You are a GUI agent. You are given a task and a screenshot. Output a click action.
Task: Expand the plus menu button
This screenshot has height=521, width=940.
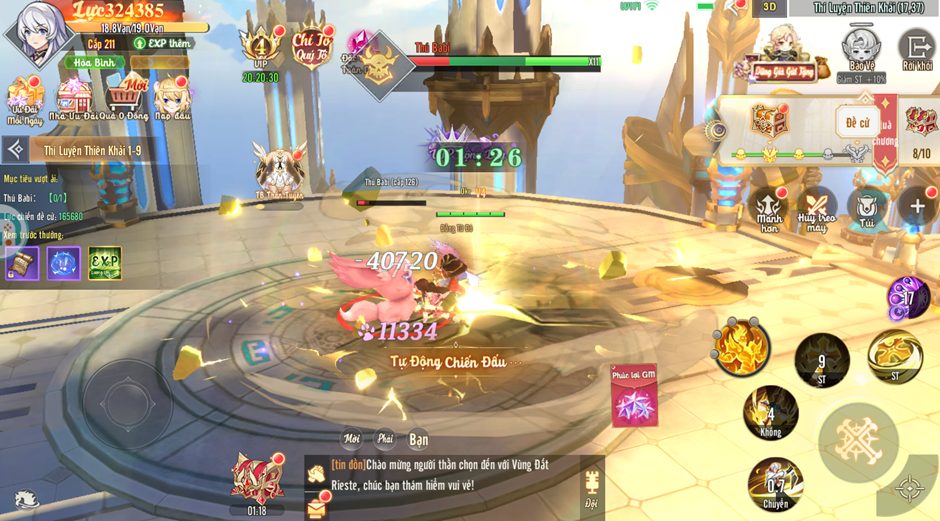point(917,207)
